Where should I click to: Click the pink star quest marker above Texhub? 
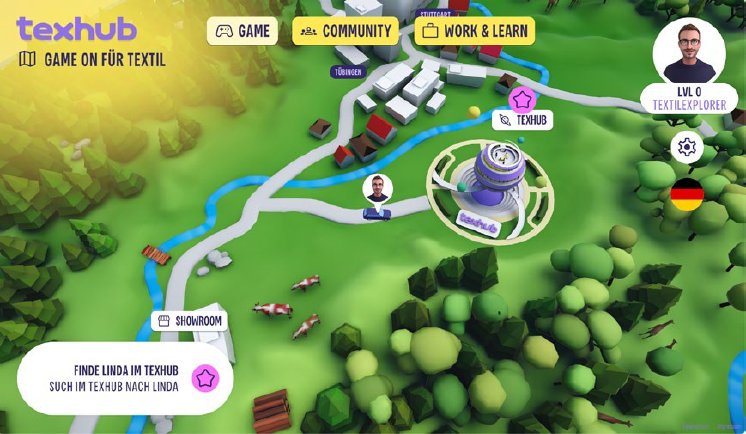pos(522,98)
